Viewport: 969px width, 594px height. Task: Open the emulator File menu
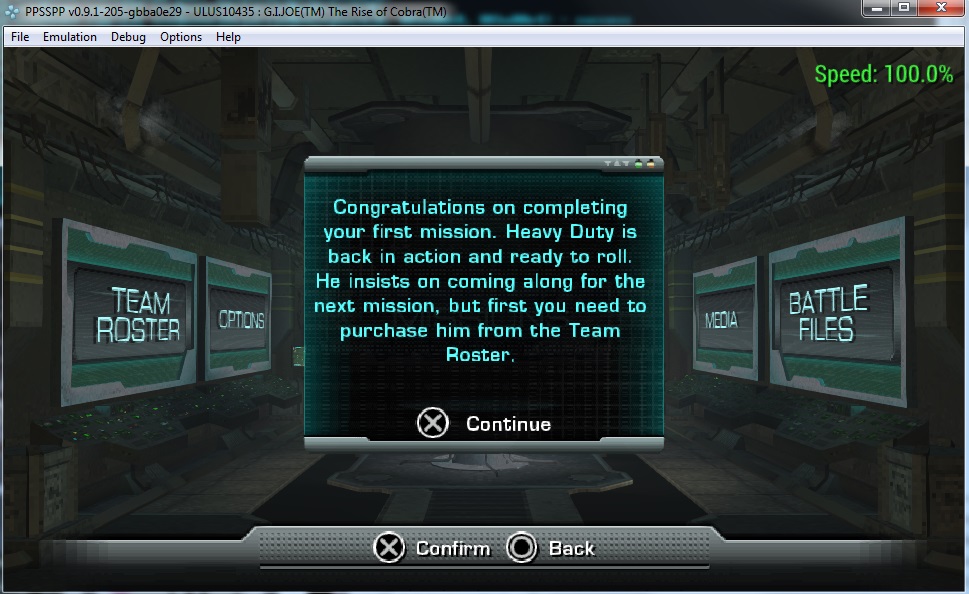tap(20, 37)
